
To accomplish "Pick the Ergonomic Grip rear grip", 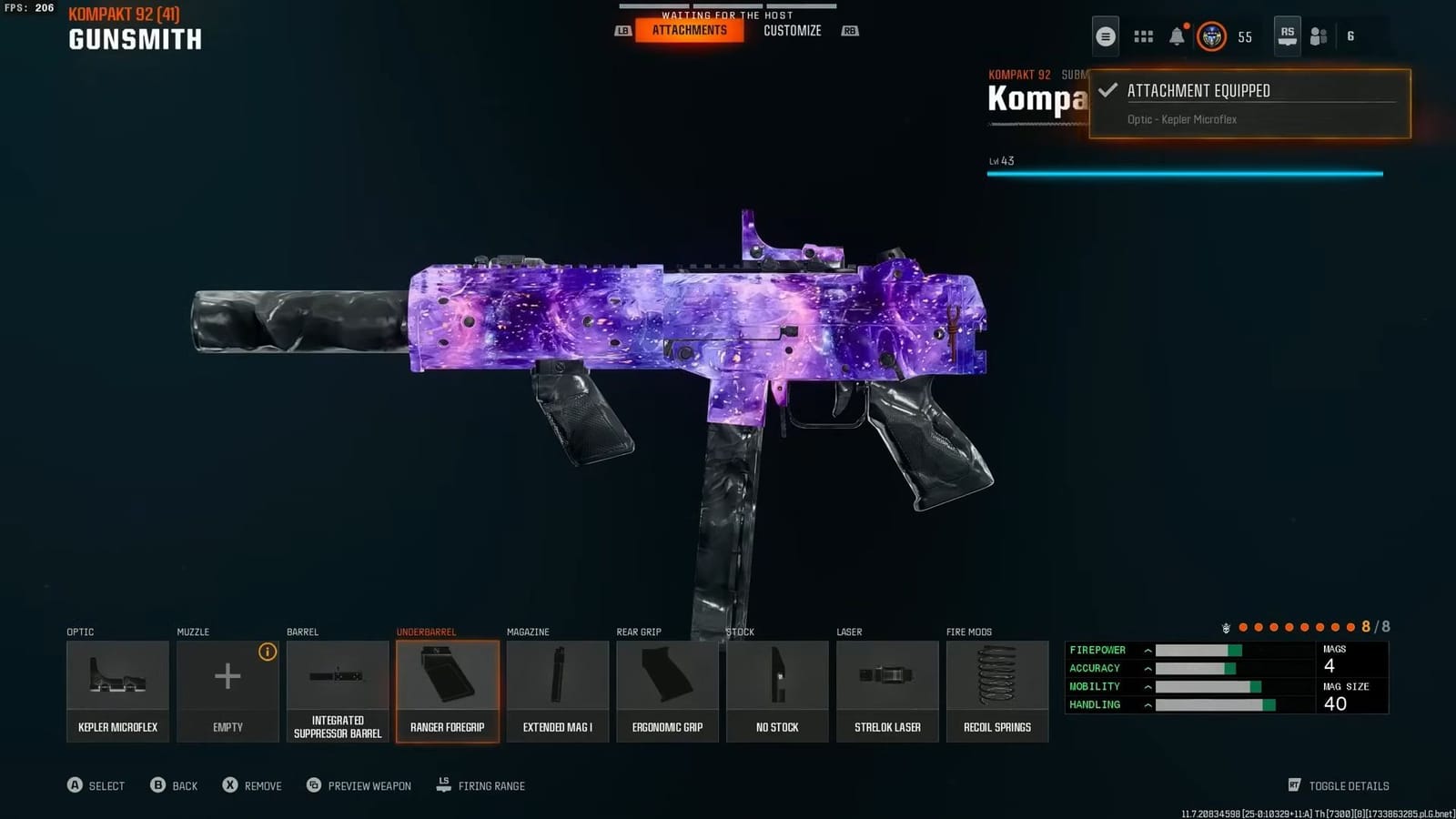I will pos(667,689).
